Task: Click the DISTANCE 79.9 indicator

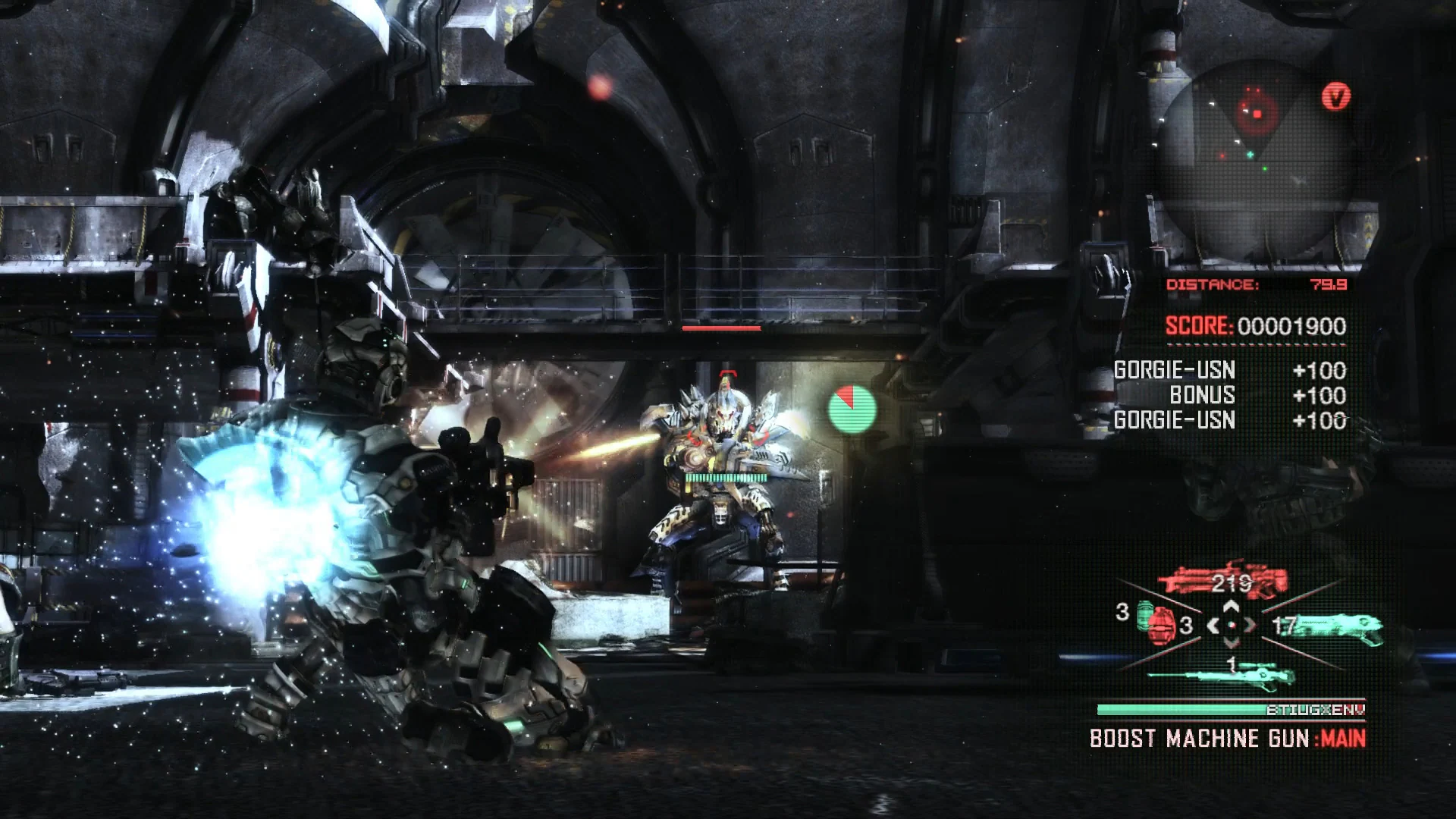Action: pos(1259,286)
